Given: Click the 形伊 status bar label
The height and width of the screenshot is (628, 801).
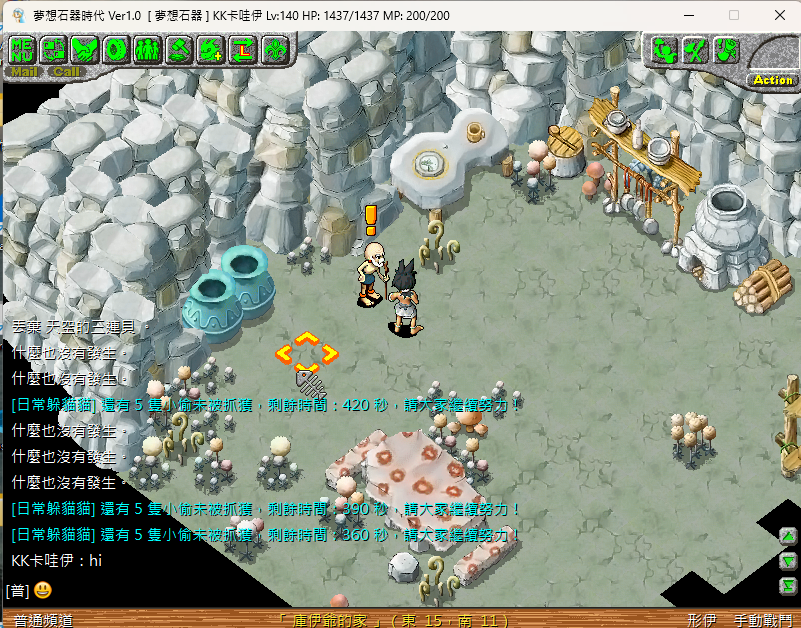Looking at the screenshot, I should point(702,620).
